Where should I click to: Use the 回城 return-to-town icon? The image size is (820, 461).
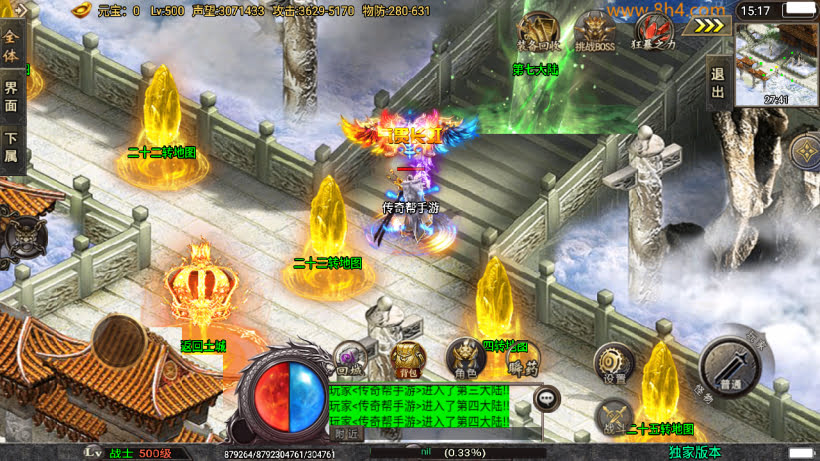[x=349, y=359]
